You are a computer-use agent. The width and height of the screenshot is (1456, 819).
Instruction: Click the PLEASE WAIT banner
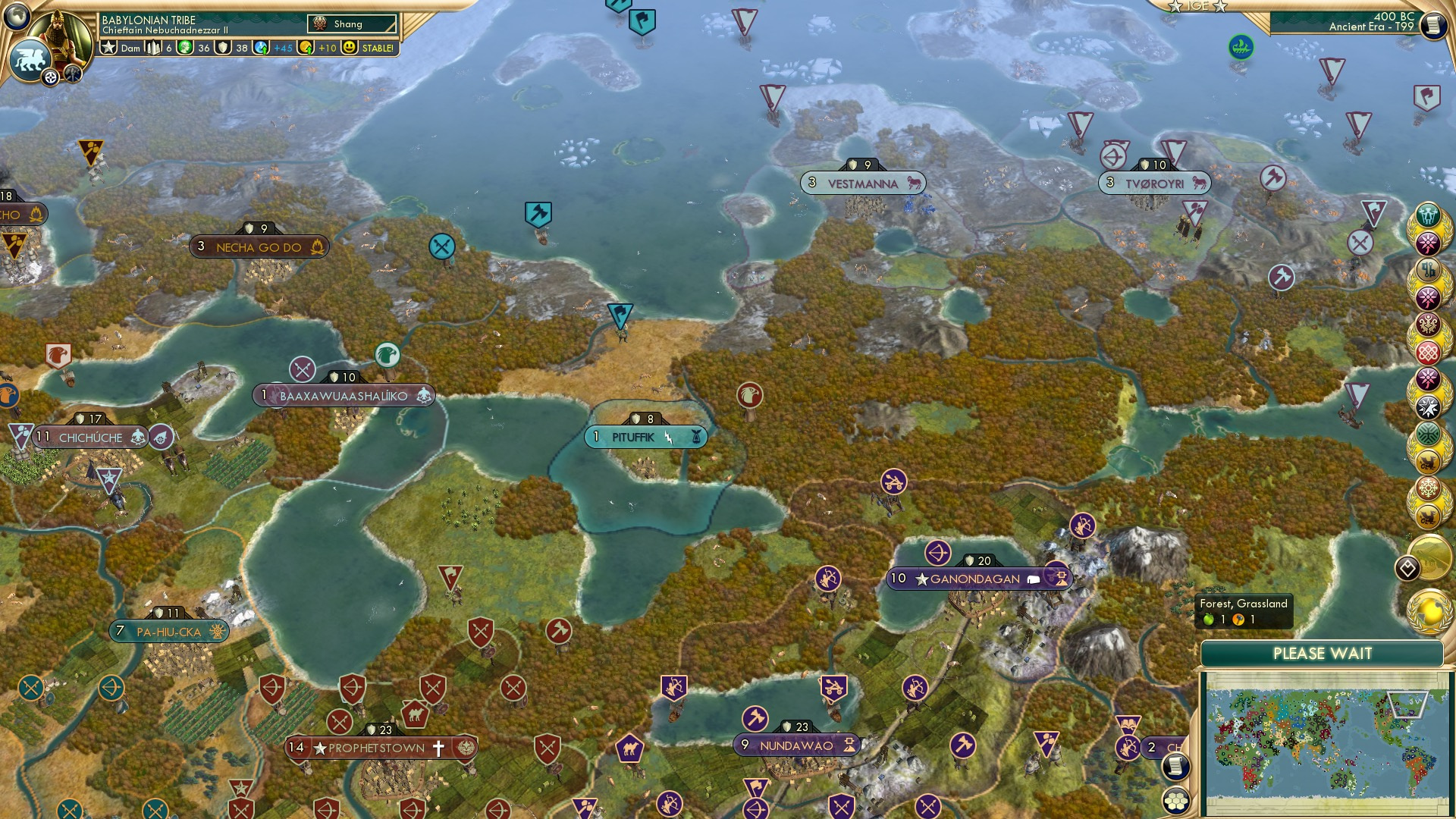coord(1324,652)
